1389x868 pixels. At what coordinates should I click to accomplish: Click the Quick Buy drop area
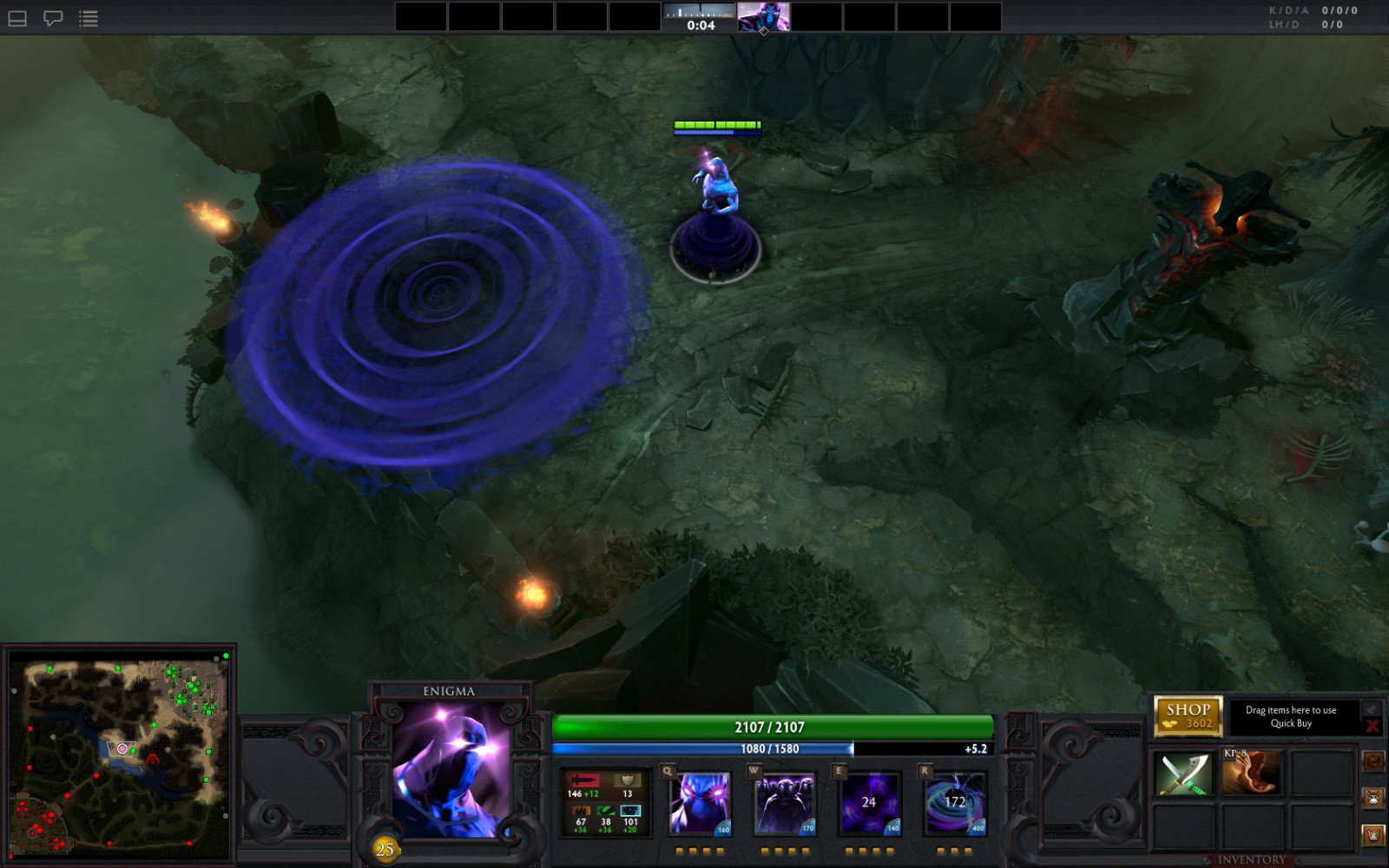pyautogui.click(x=1291, y=717)
